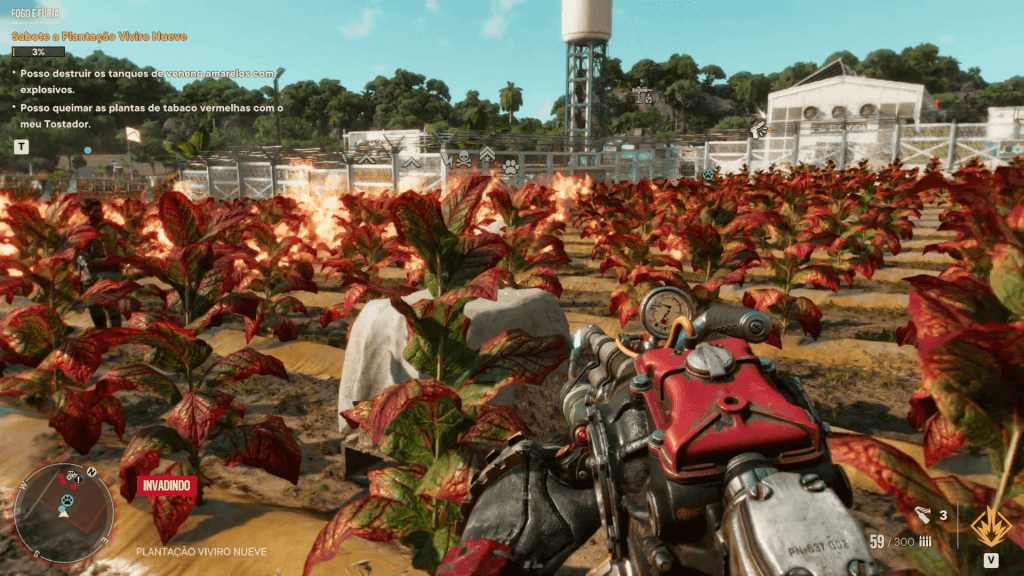Image resolution: width=1024 pixels, height=576 pixels.
Task: Click the red INVADINDO status label
Action: (166, 487)
